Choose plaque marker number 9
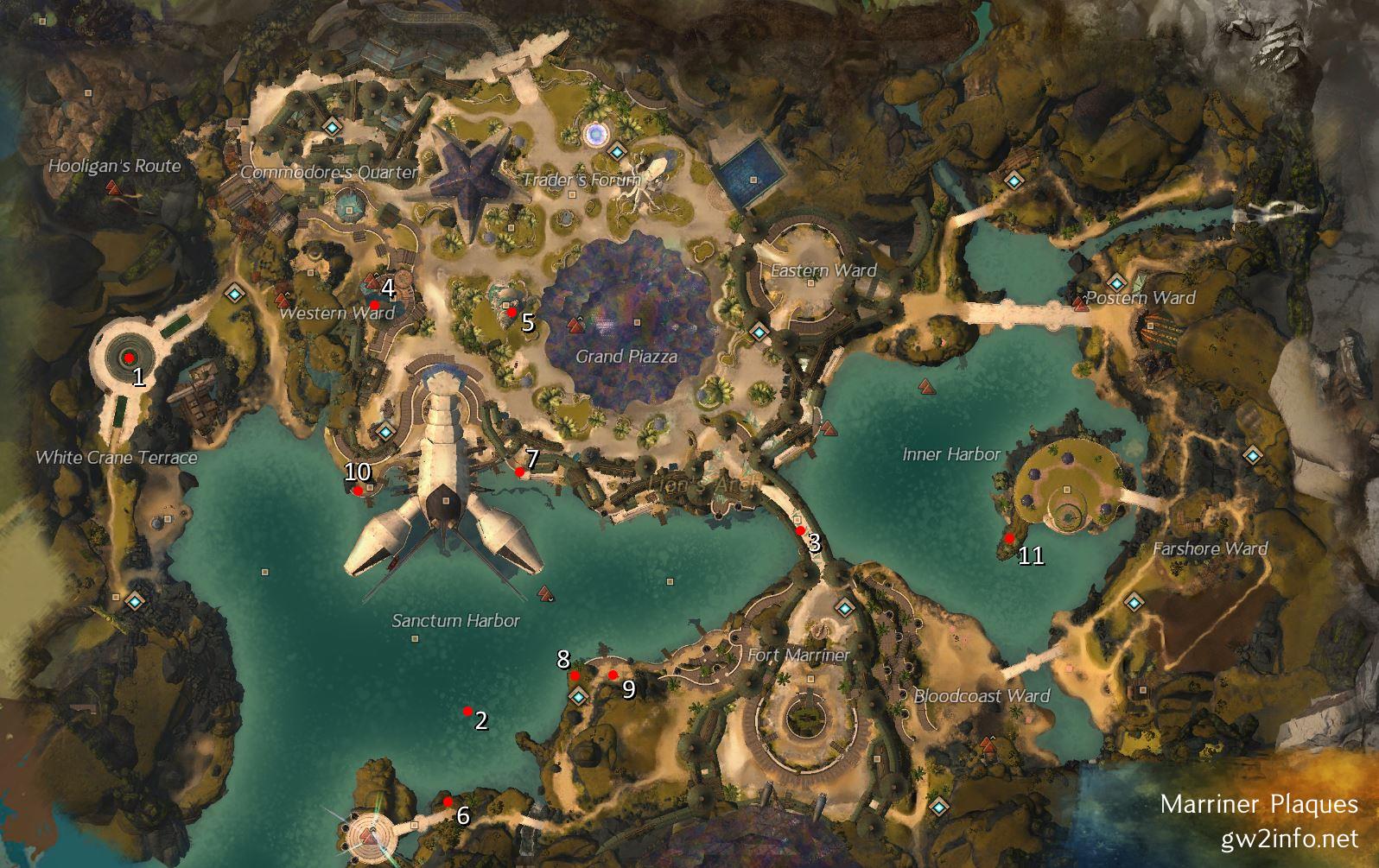 [613, 675]
